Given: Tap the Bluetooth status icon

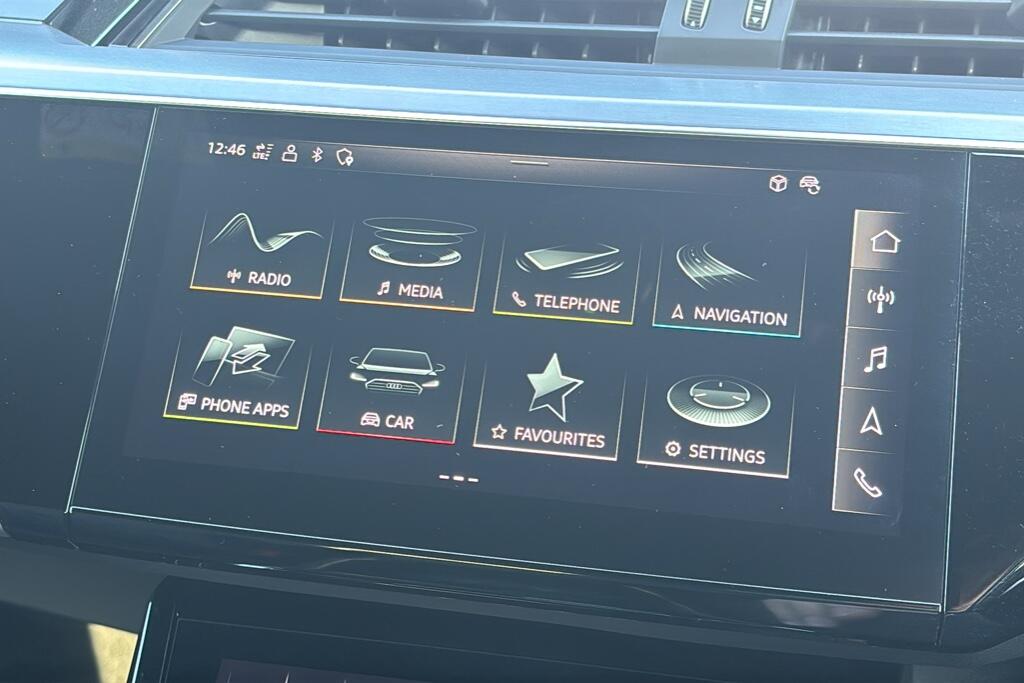Looking at the screenshot, I should click(317, 153).
